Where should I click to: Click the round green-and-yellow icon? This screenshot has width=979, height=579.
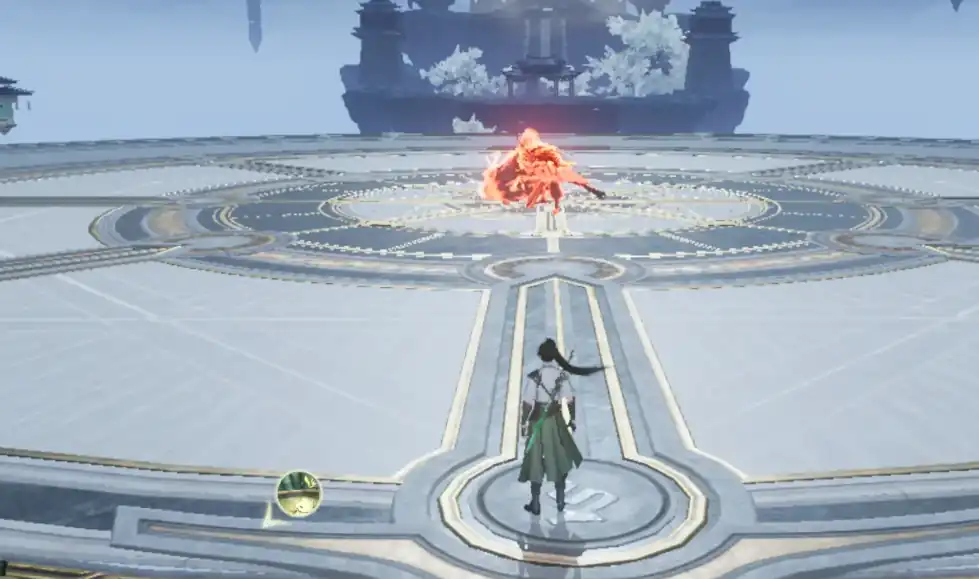coord(298,493)
